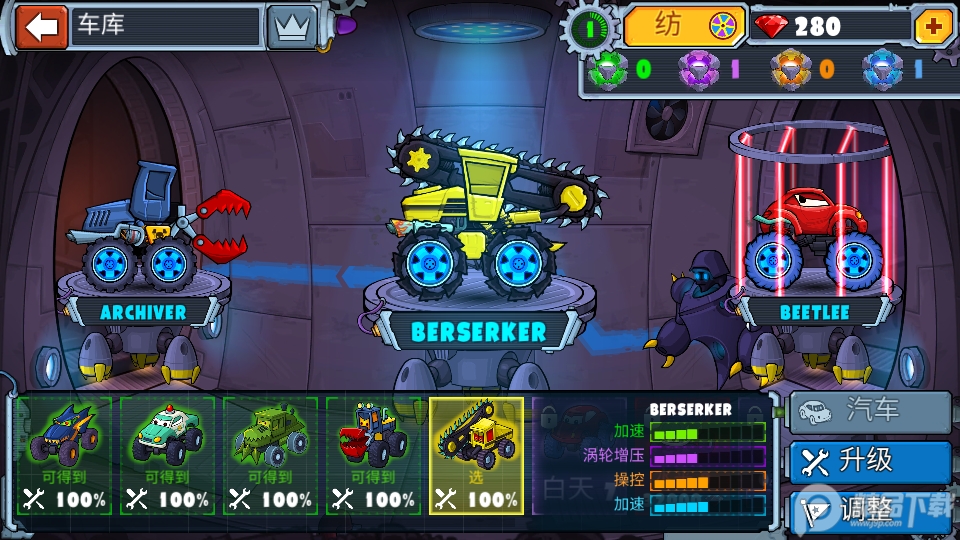Open the 升级 upgrade tab
Screen dimensions: 960x540
870,461
